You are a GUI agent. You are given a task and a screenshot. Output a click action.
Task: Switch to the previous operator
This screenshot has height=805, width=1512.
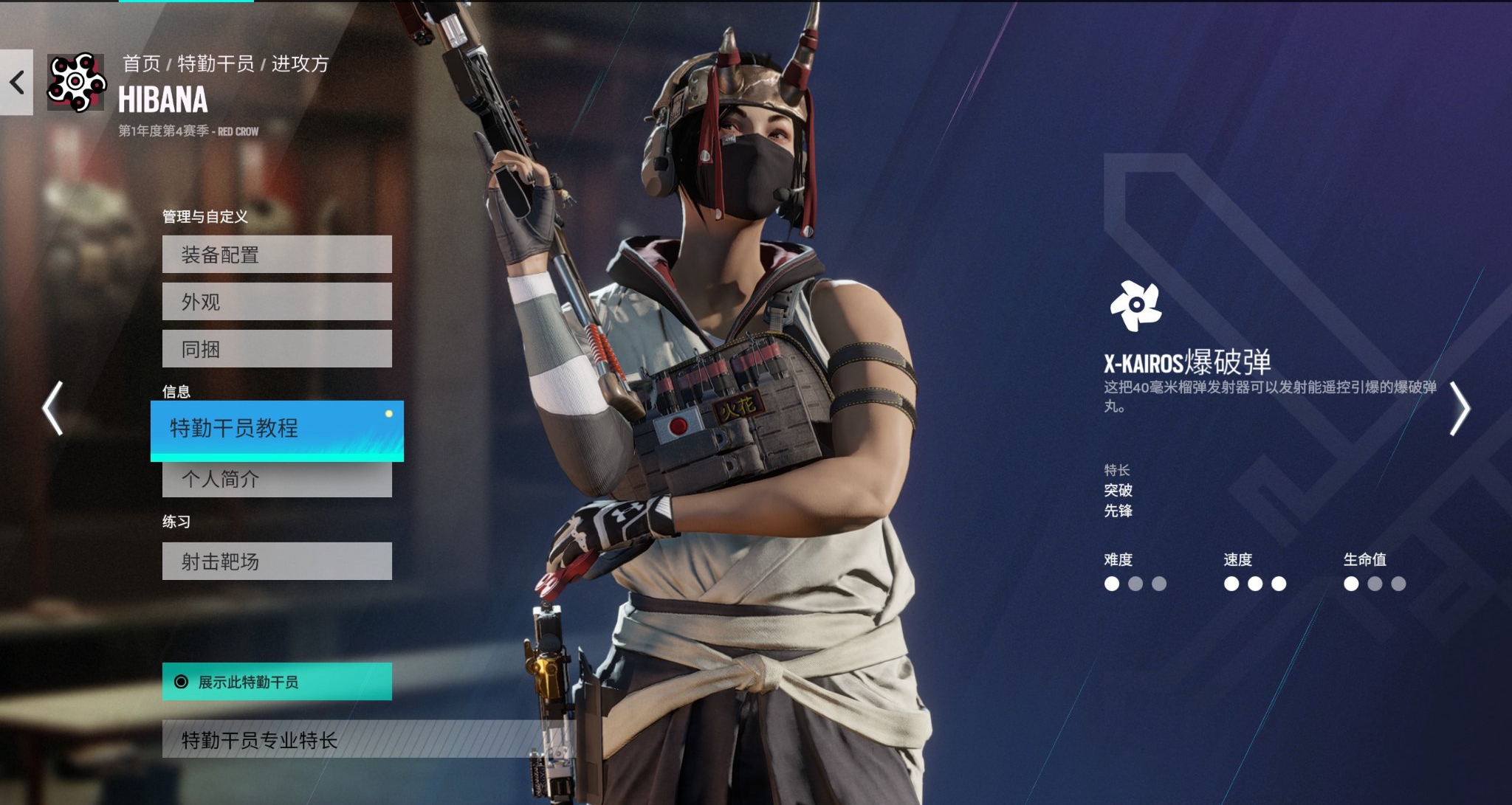(x=52, y=408)
